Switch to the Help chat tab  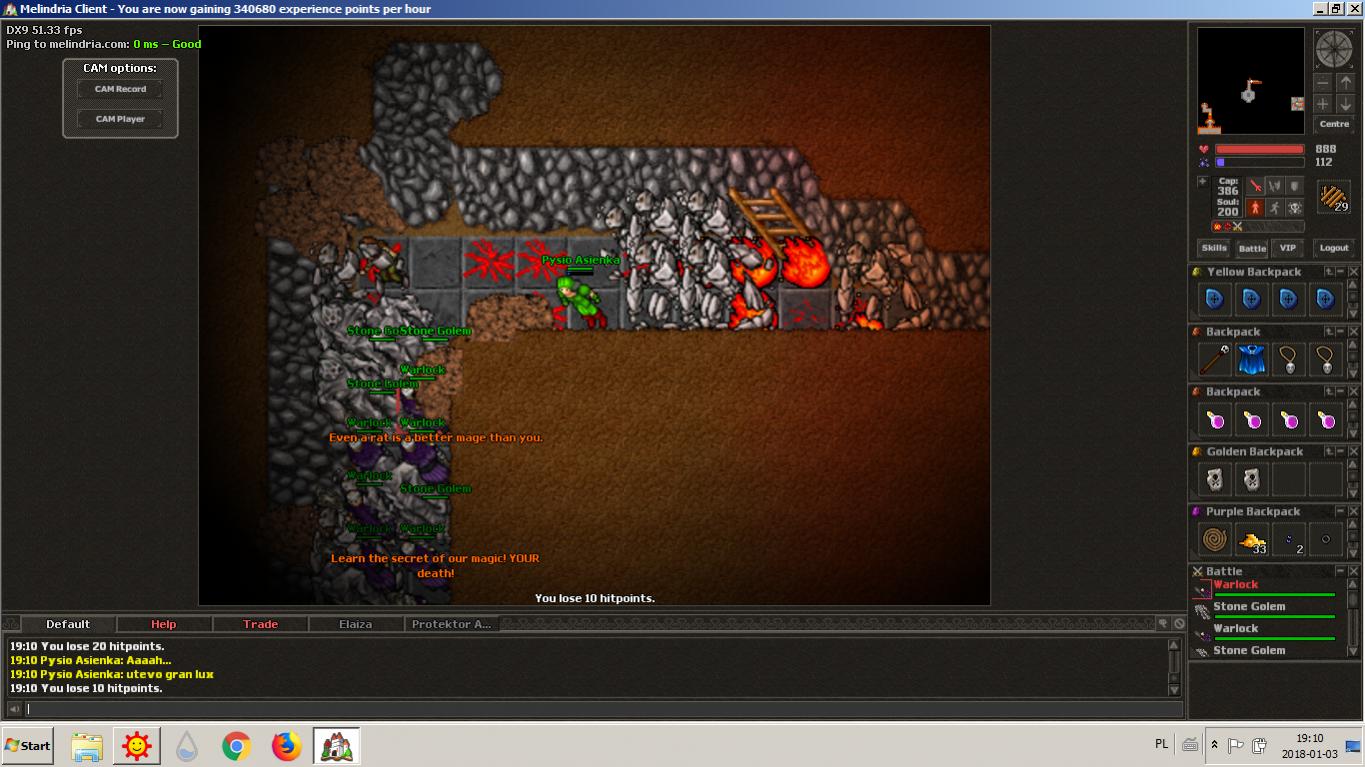pos(163,624)
